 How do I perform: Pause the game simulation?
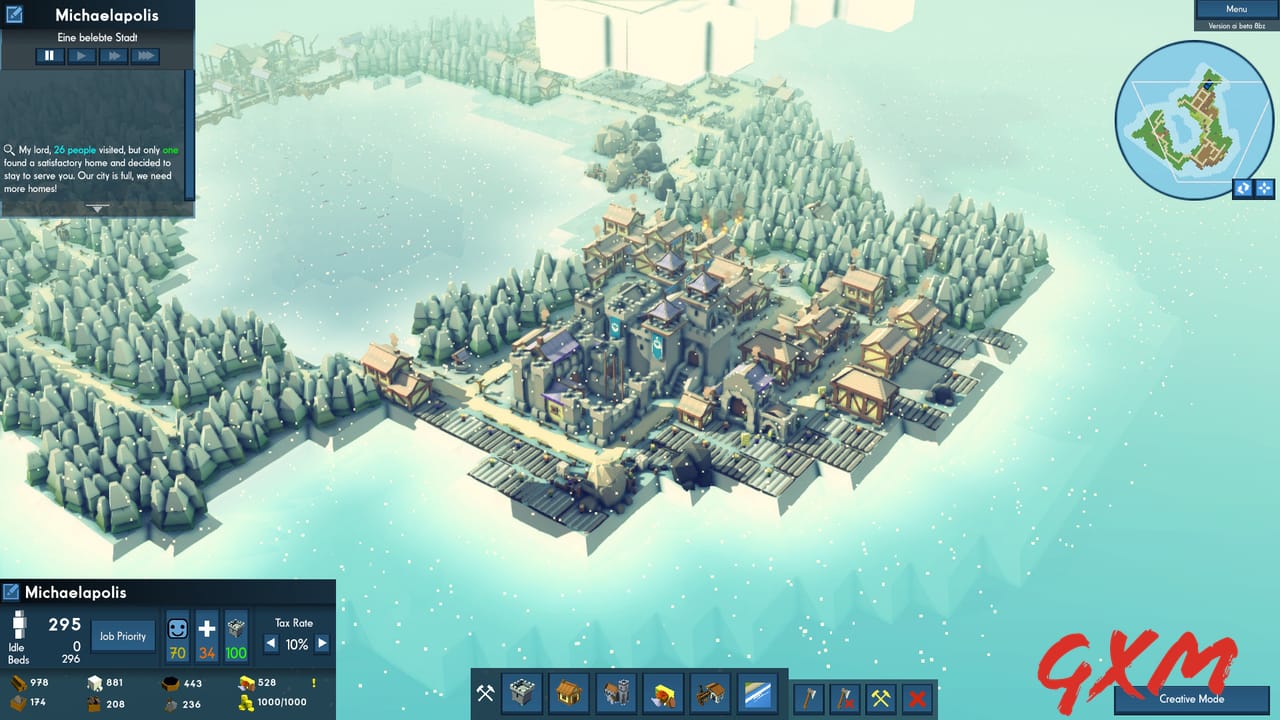49,55
